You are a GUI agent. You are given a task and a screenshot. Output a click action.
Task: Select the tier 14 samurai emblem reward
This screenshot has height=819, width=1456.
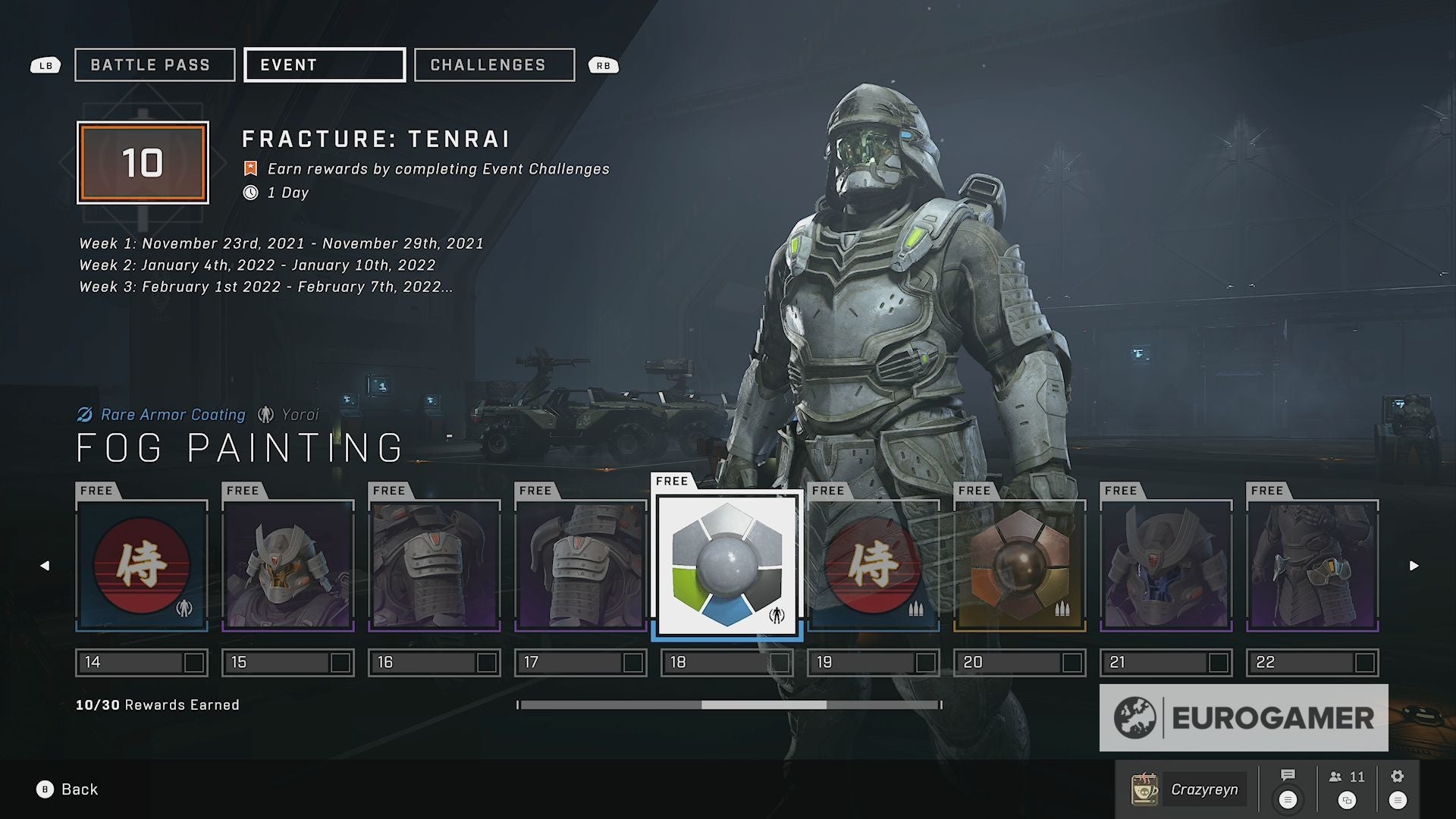tap(142, 565)
